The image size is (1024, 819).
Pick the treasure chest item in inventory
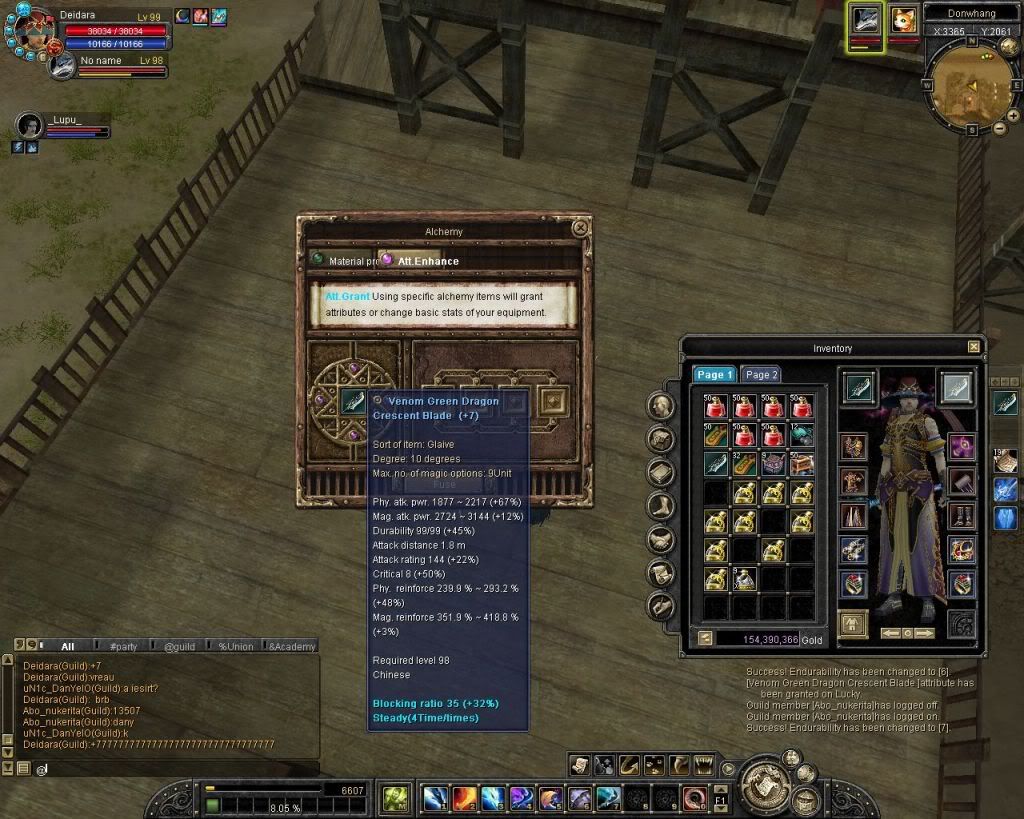[x=803, y=463]
